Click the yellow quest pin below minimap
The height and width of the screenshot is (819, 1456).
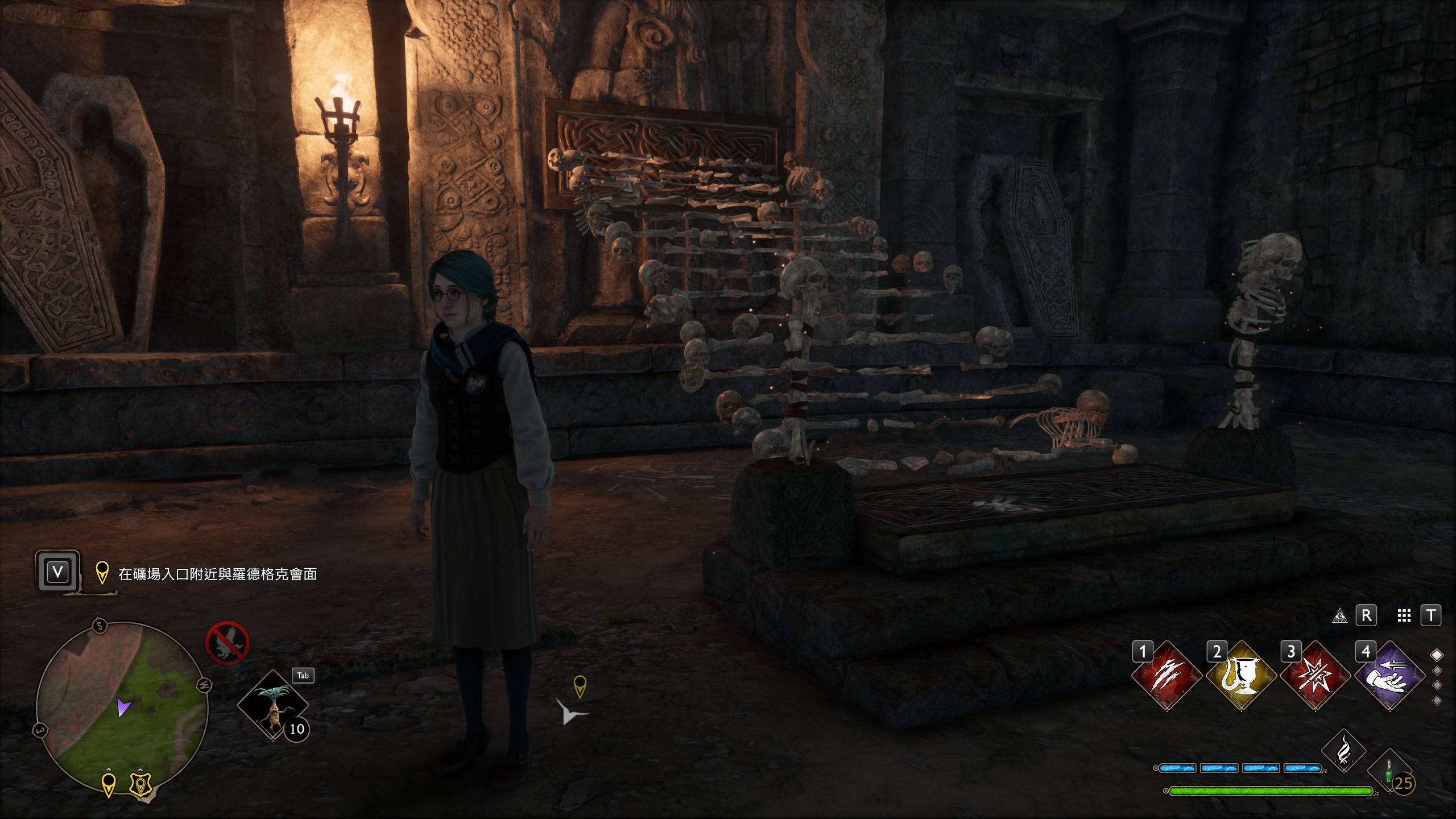coord(109,784)
